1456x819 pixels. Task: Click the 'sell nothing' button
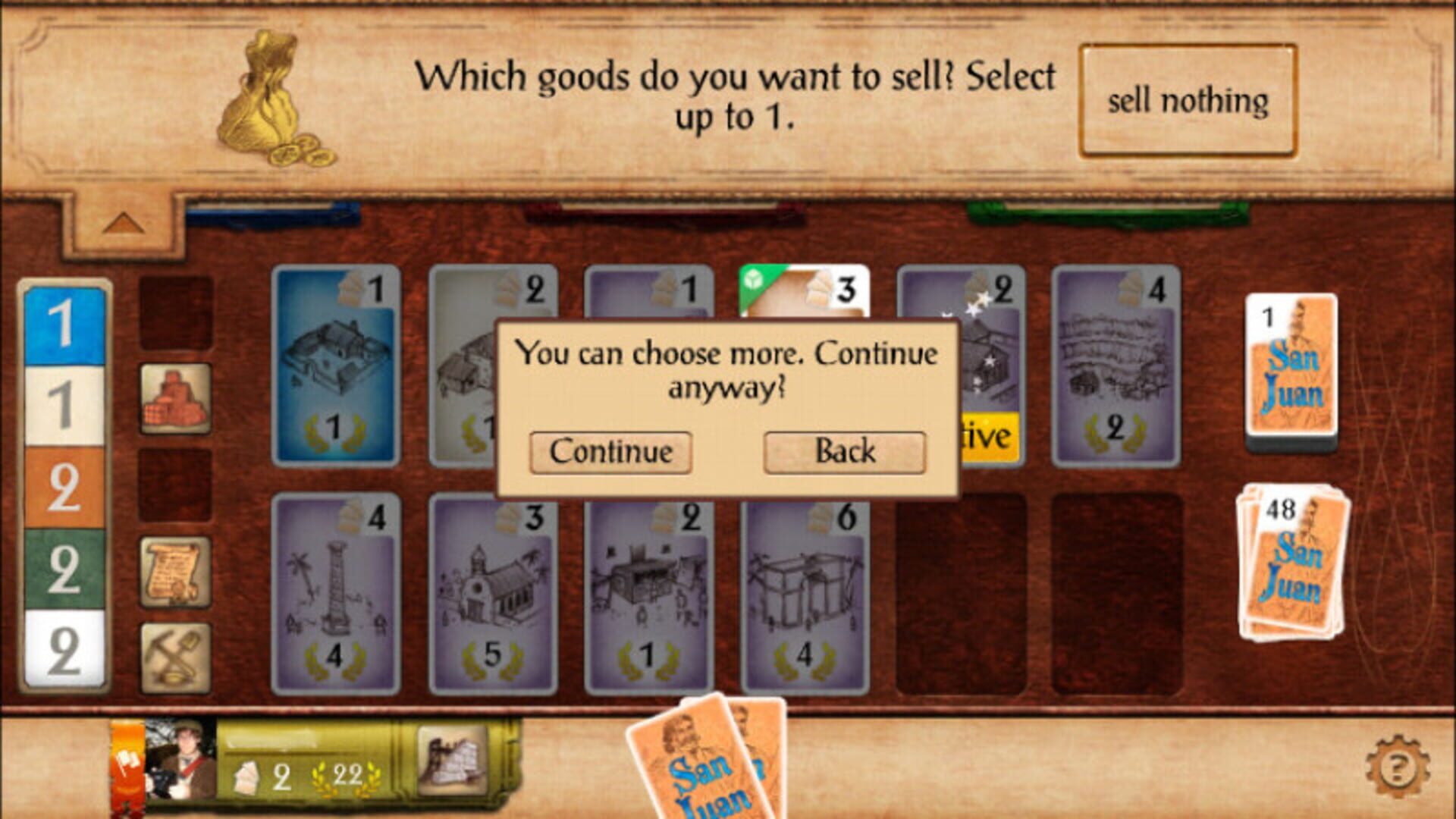tap(1187, 99)
